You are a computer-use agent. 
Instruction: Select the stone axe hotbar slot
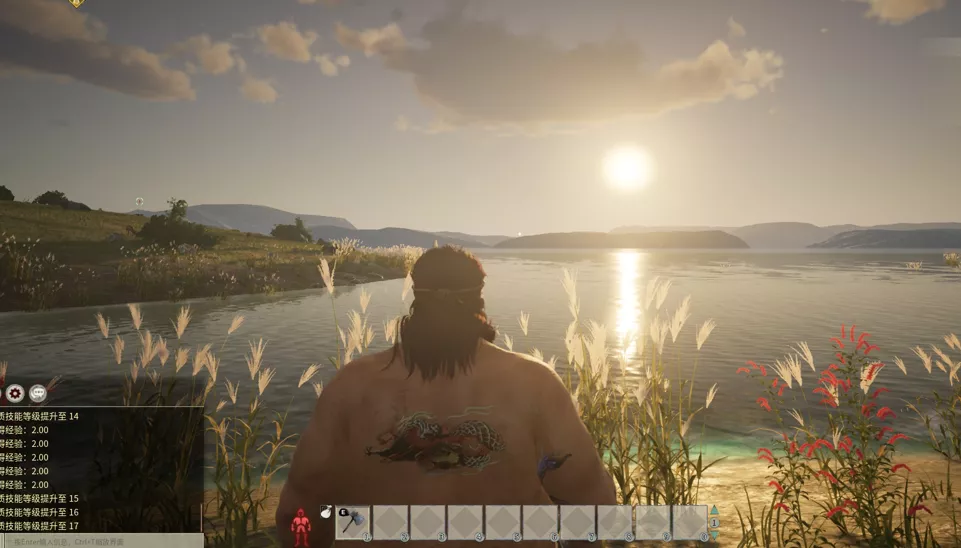(x=353, y=521)
